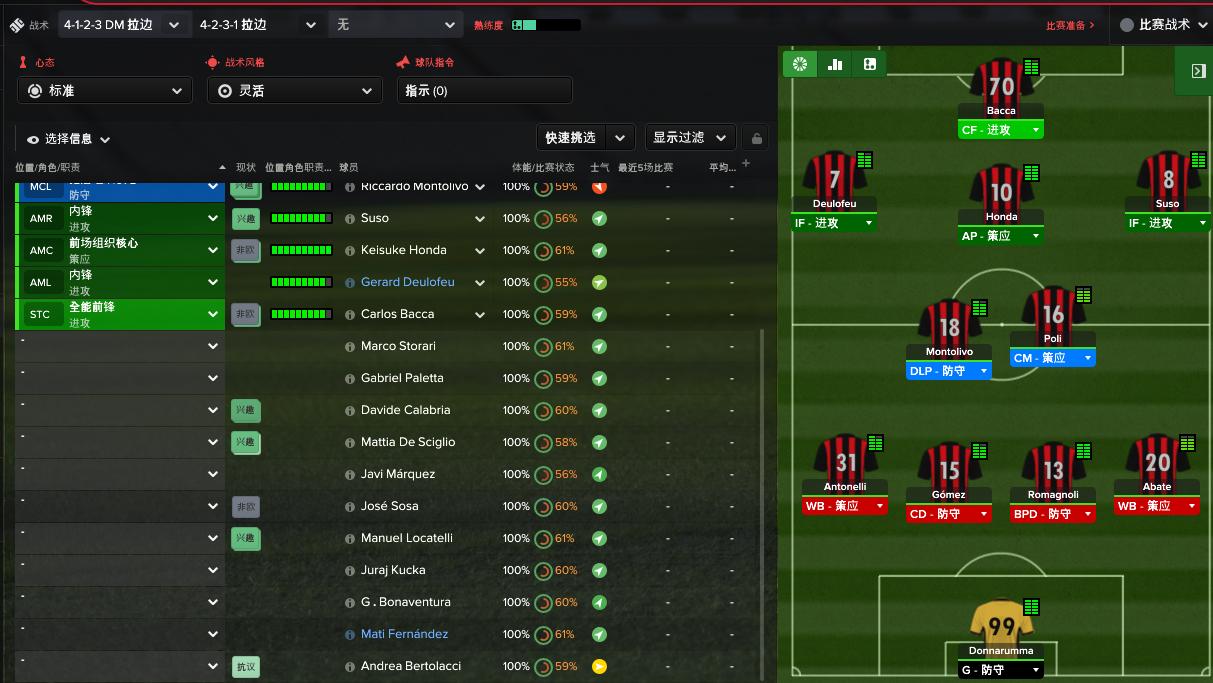Screen dimensions: 1213x683
Task: Open the 比赛准备 match preparation link
Action: 1070,25
